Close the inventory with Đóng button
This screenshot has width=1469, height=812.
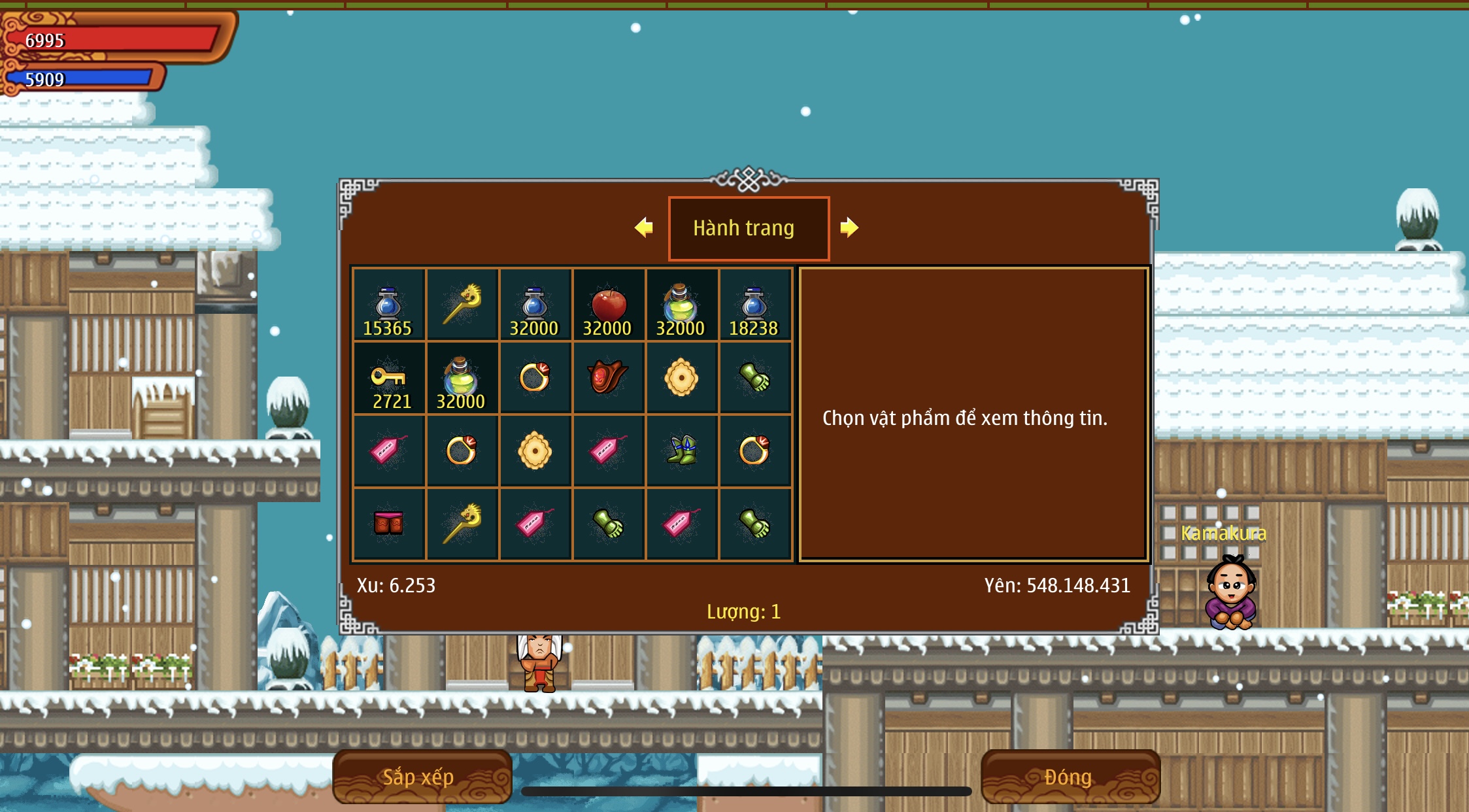point(1070,776)
